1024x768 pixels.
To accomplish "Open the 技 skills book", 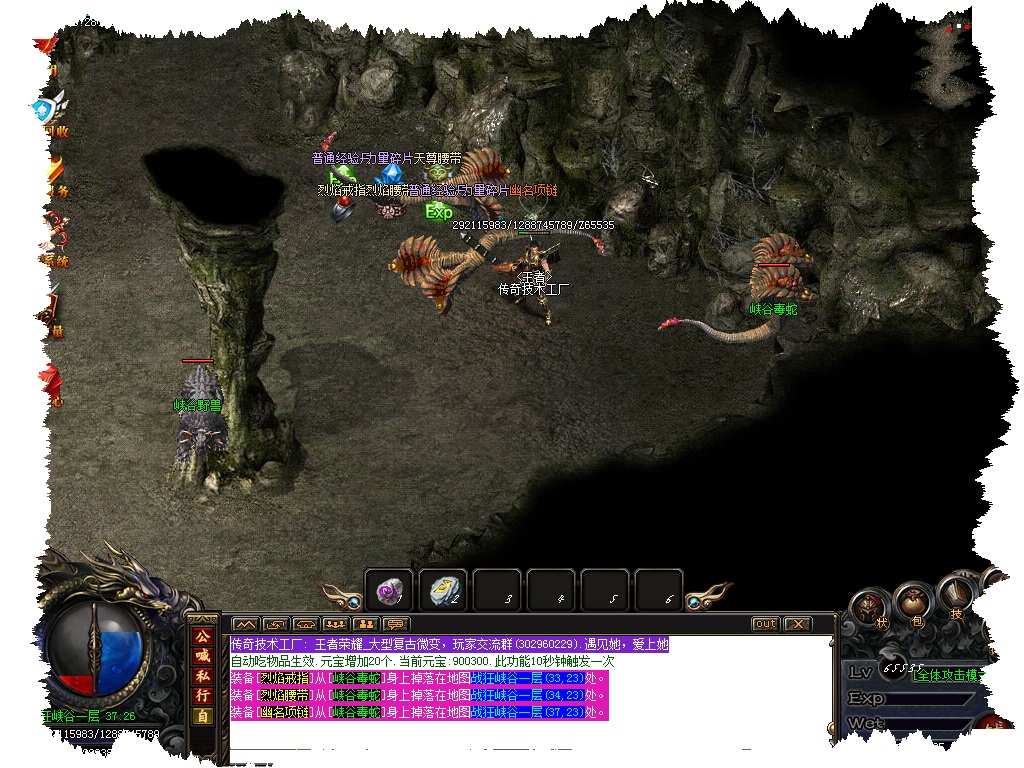I will coord(955,600).
